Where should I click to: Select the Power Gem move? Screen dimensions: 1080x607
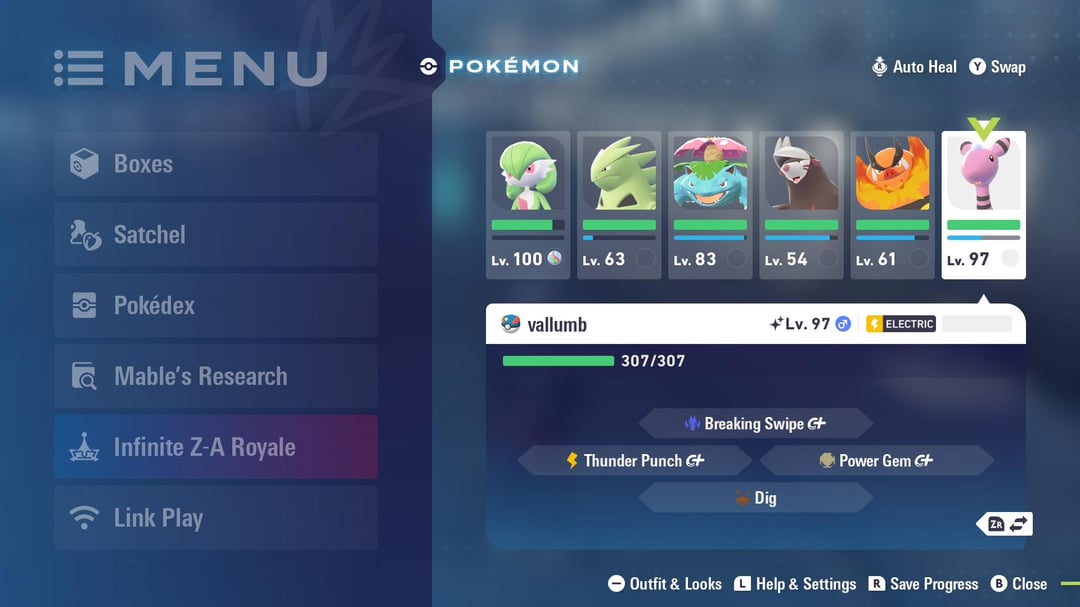(877, 461)
